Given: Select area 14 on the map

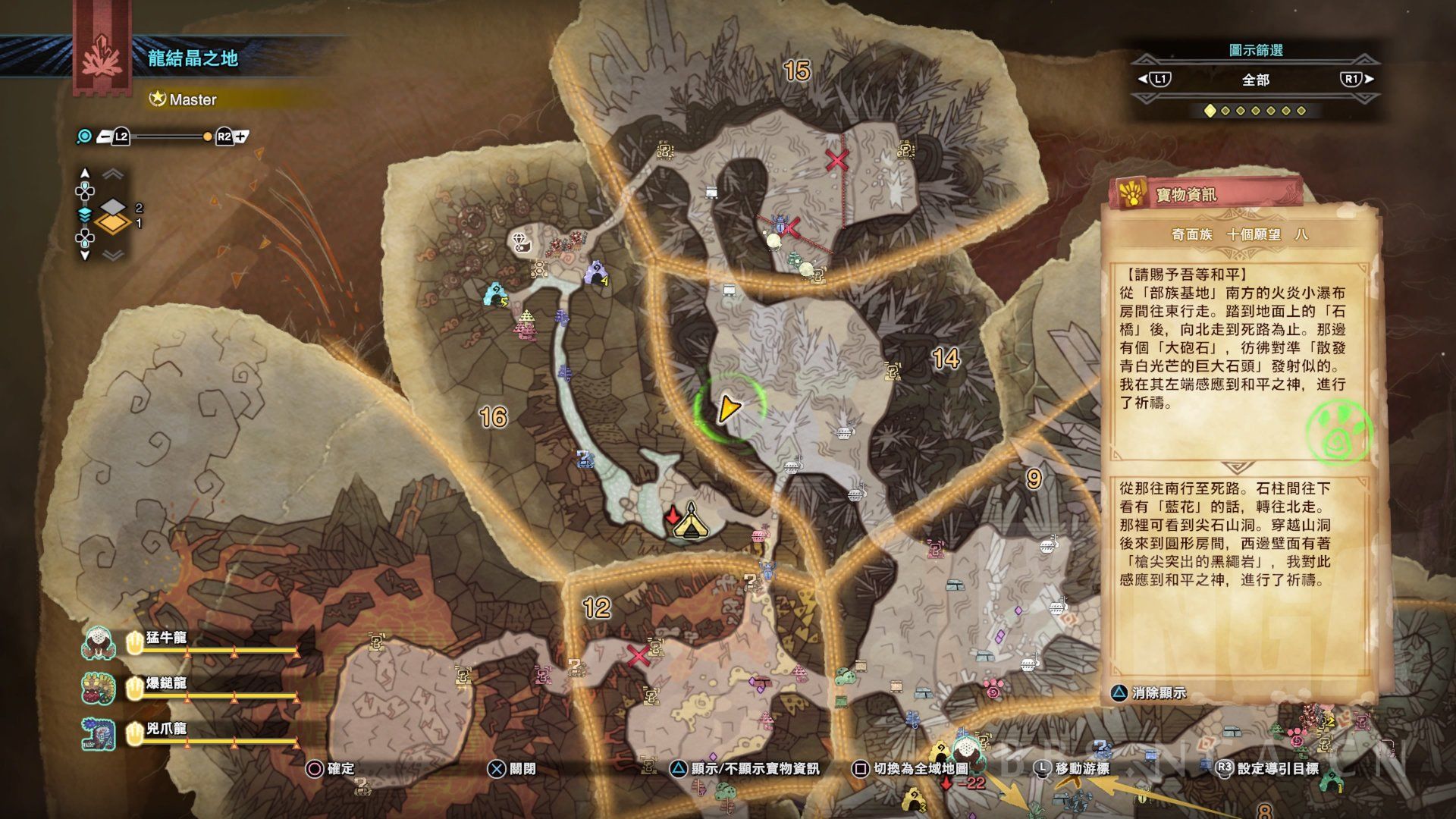Looking at the screenshot, I should [x=946, y=358].
